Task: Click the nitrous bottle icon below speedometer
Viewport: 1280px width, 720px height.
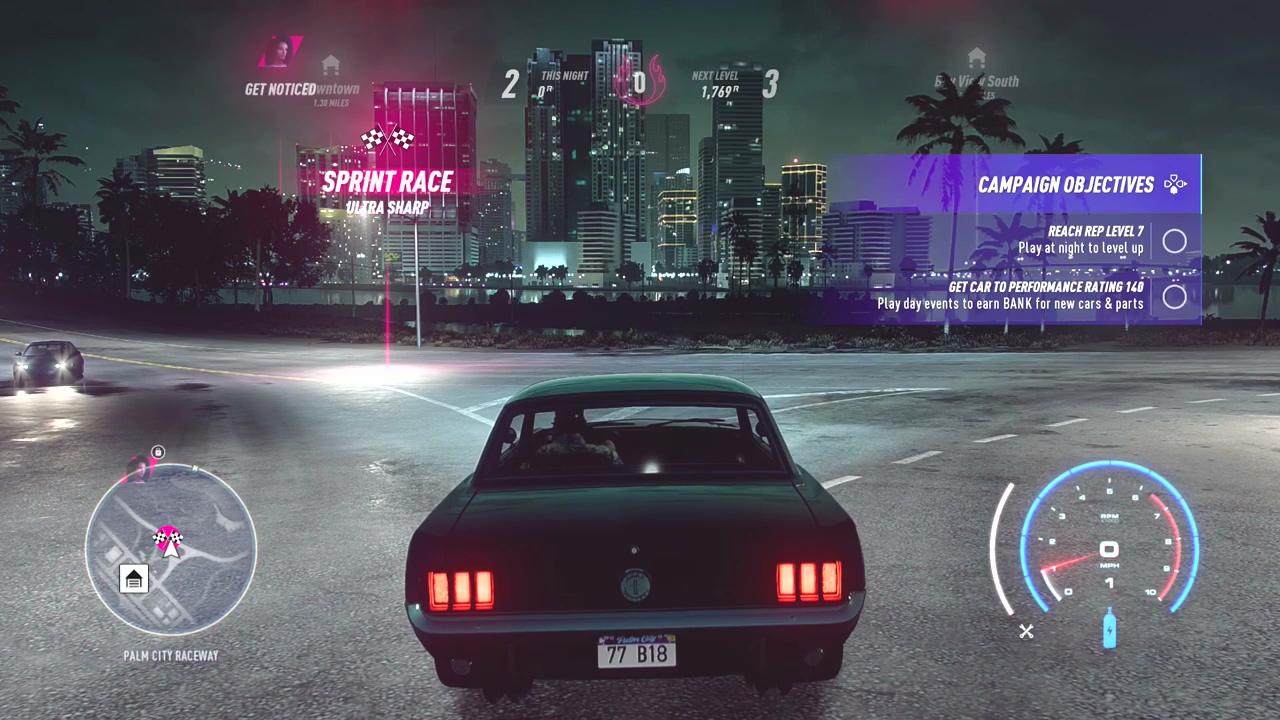Action: click(x=1108, y=628)
